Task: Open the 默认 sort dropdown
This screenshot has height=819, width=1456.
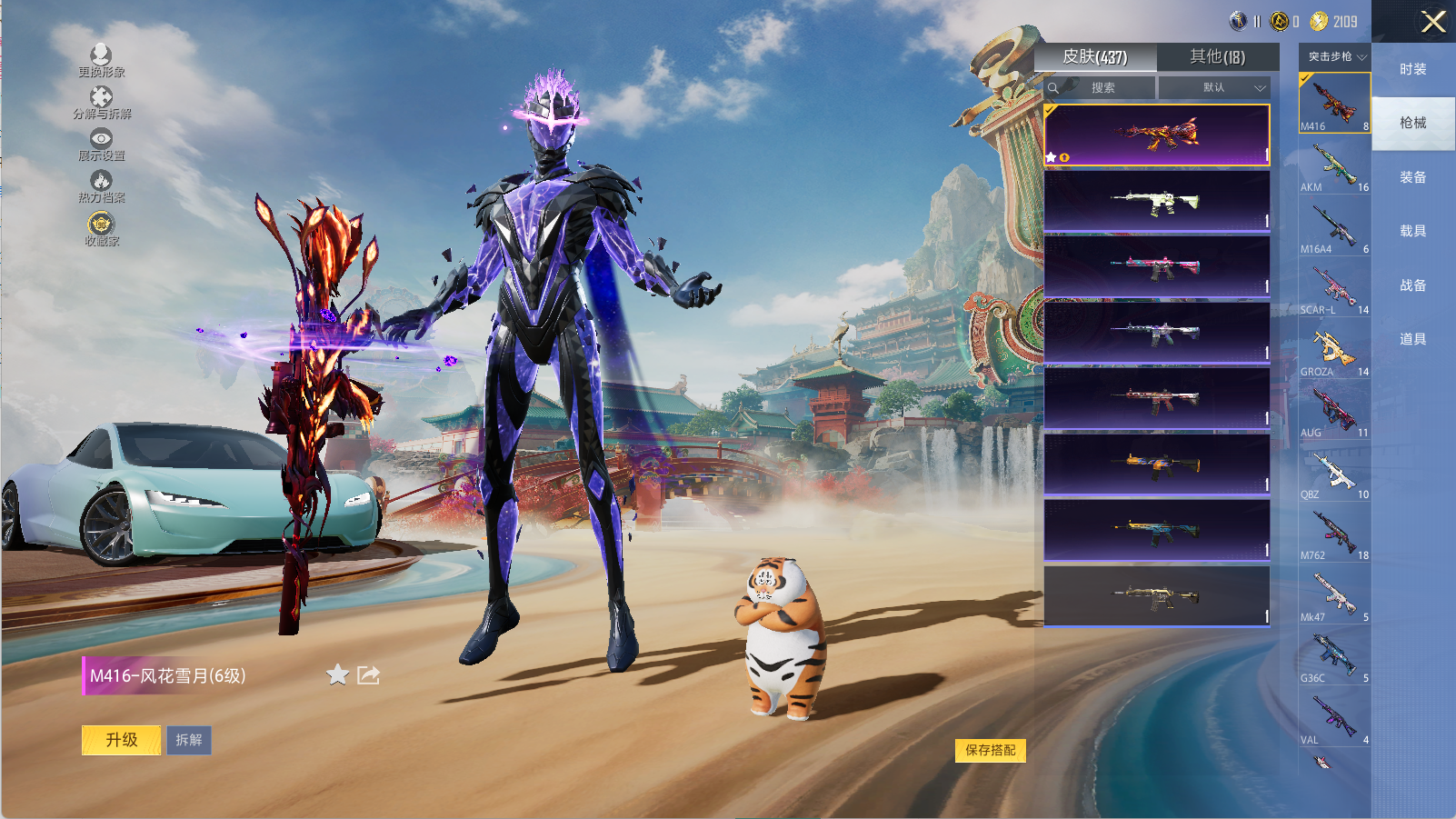Action: tap(1218, 88)
